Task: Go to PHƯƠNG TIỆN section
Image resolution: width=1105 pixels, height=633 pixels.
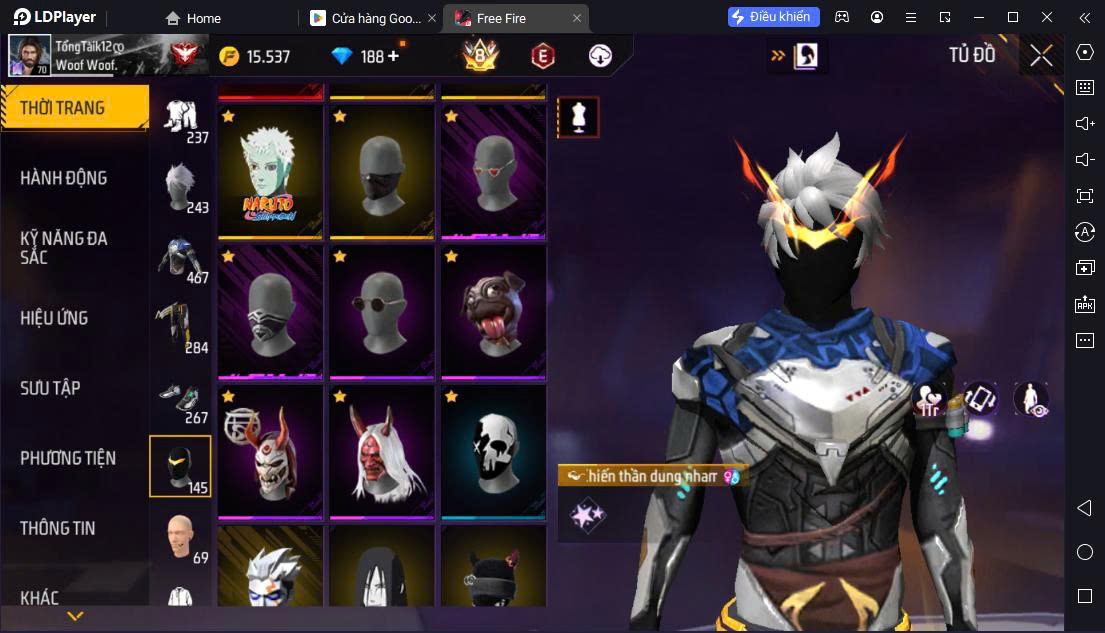Action: click(x=68, y=458)
